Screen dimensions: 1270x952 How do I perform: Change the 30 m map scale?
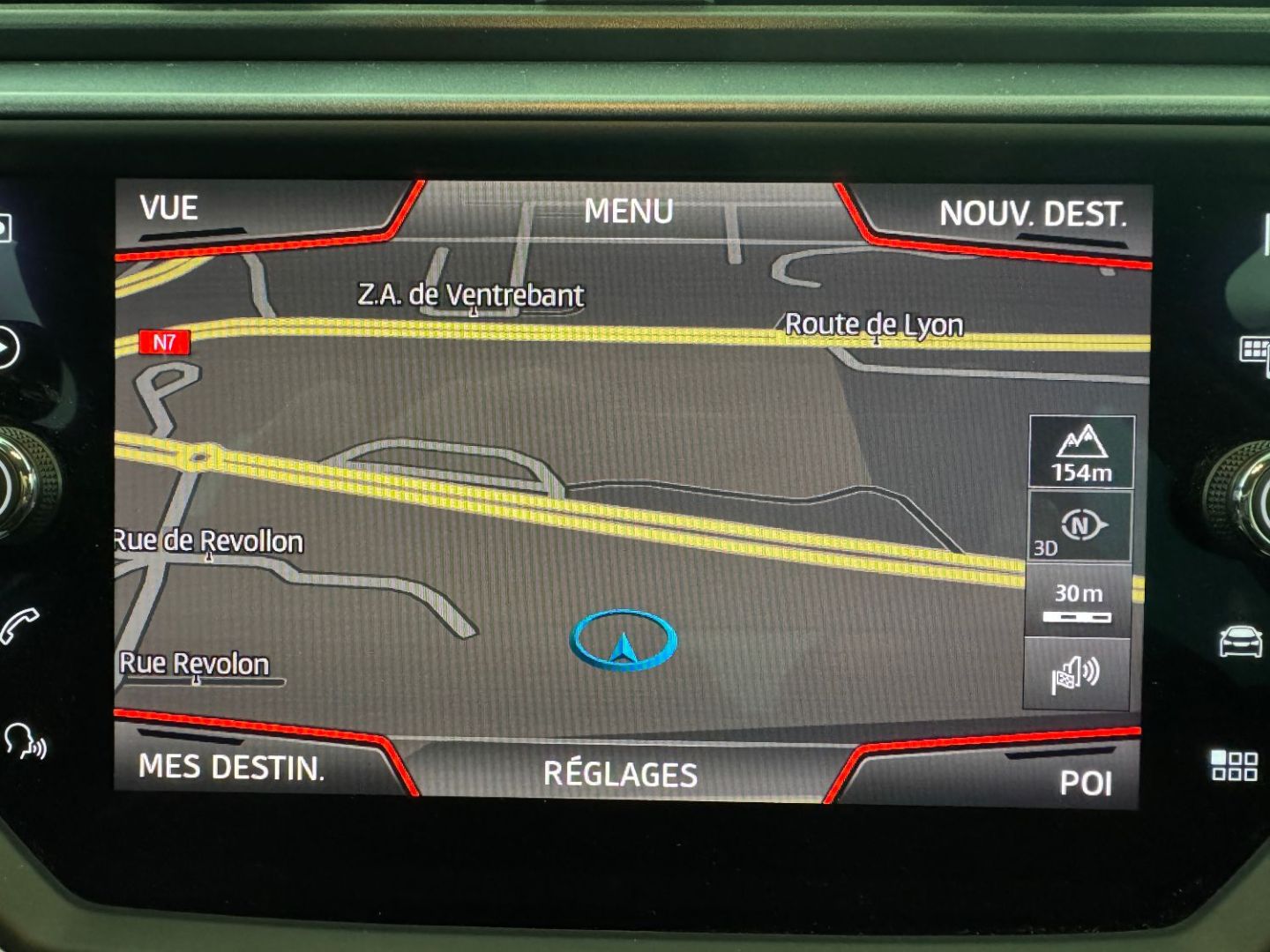pyautogui.click(x=1078, y=601)
